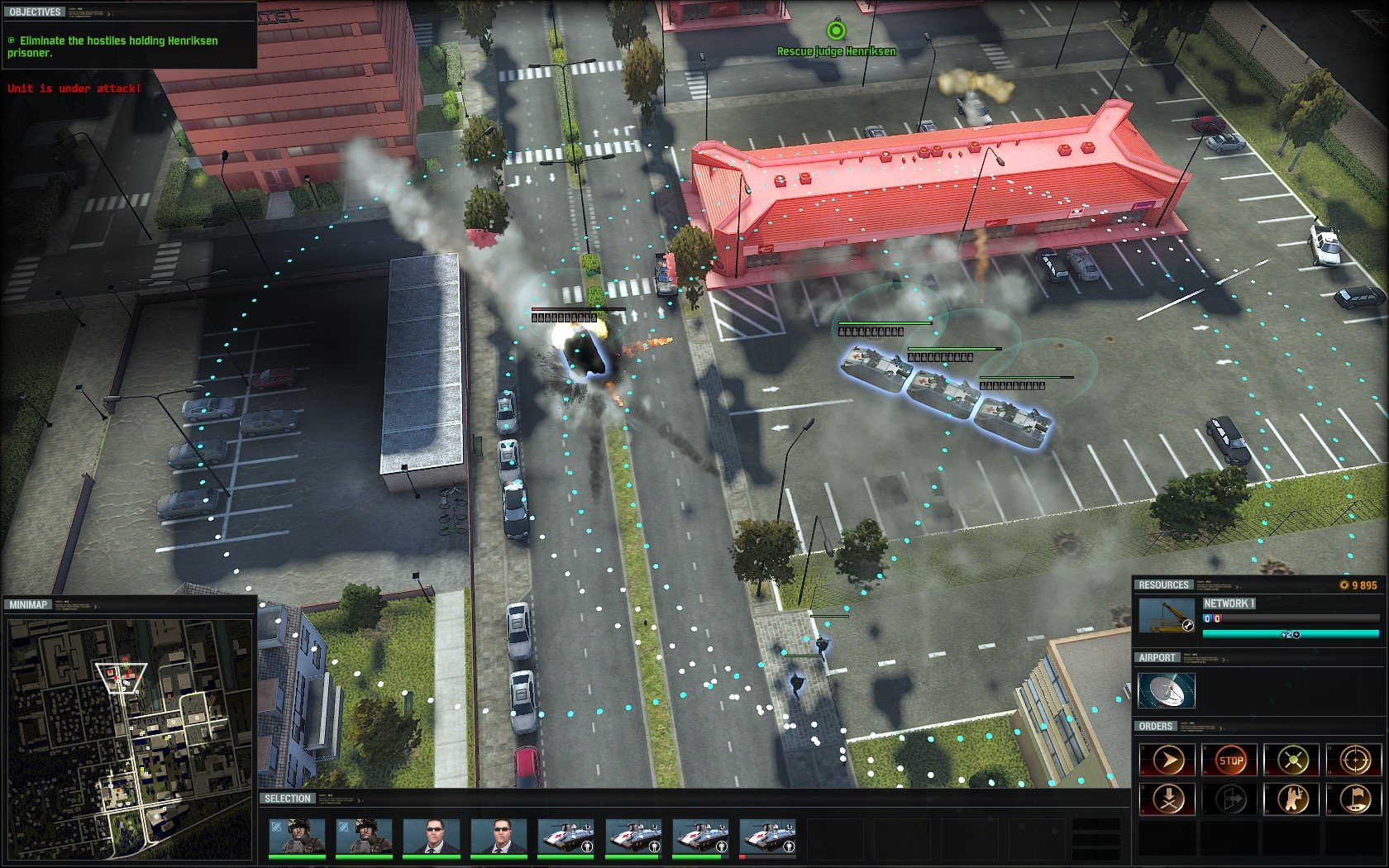Choose the soldier stance order icon
The height and width of the screenshot is (868, 1389).
1292,799
